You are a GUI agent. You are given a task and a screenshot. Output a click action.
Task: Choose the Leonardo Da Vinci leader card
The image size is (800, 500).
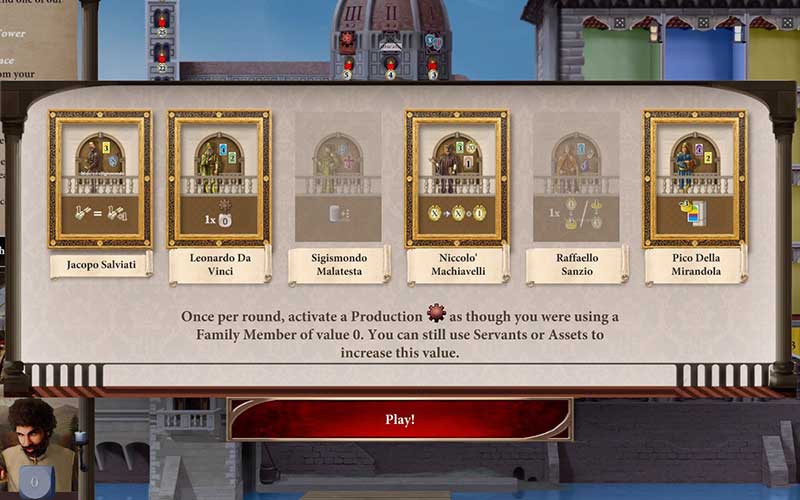pos(219,179)
